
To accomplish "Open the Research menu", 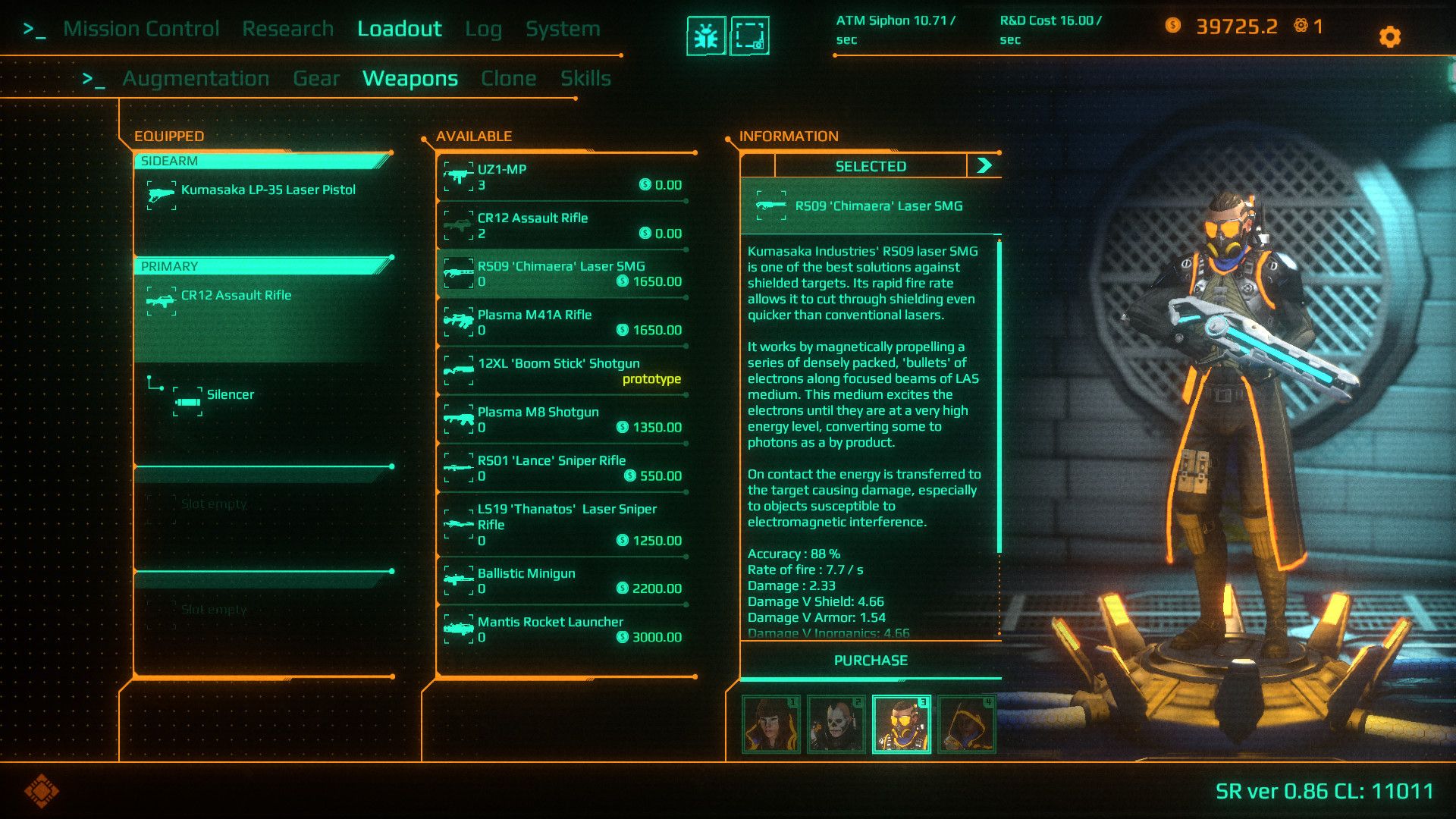I will [x=288, y=28].
